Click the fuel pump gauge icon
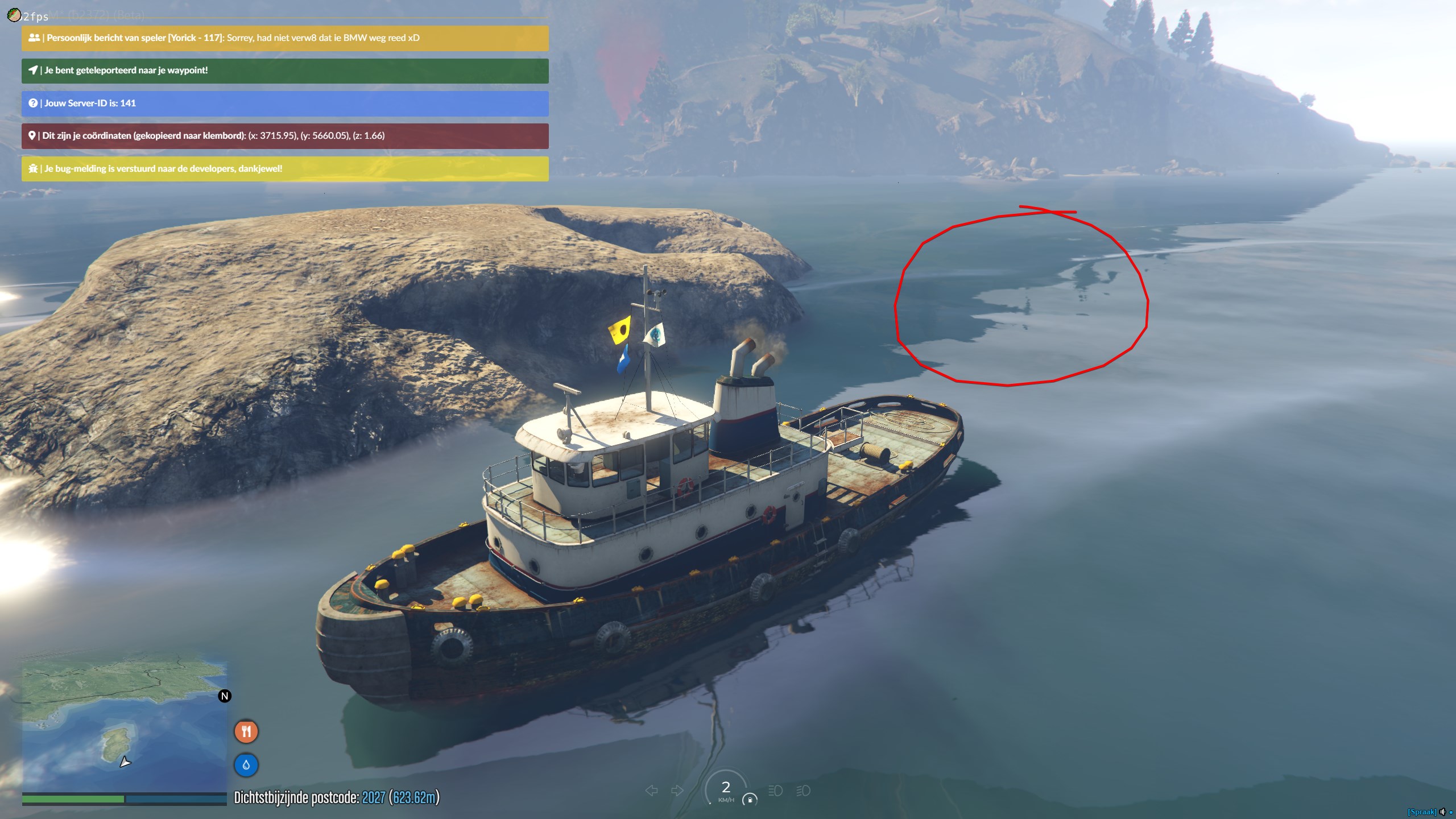Viewport: 1456px width, 819px height. coord(750,800)
